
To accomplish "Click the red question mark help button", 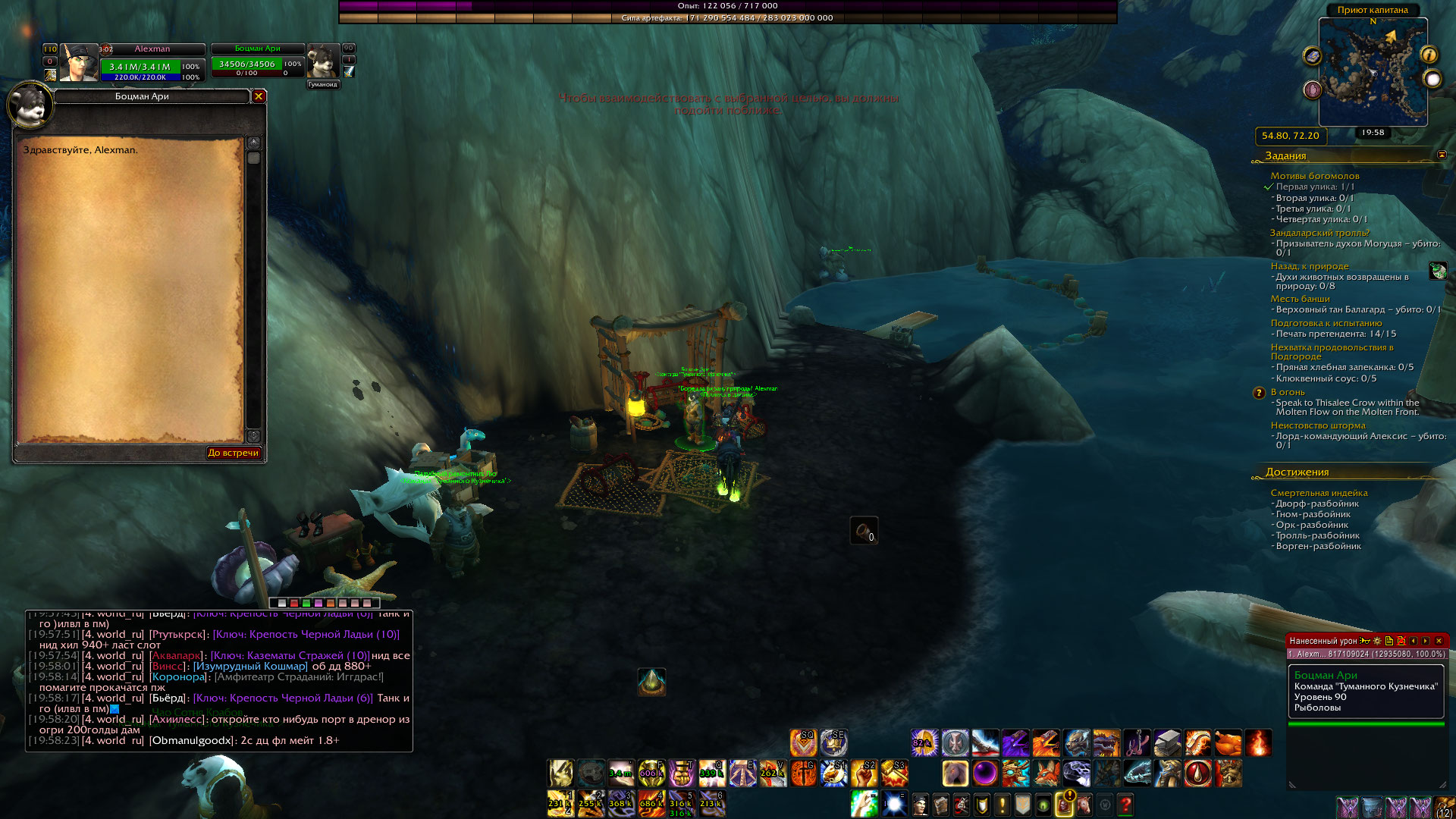I will pyautogui.click(x=1125, y=804).
